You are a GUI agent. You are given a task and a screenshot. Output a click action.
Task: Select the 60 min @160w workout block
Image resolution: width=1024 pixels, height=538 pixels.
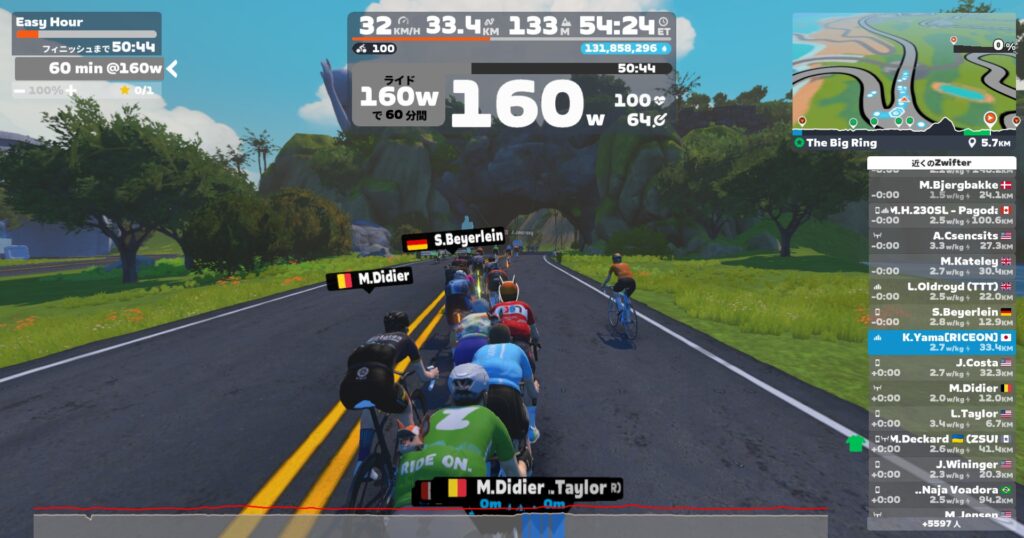[90, 68]
